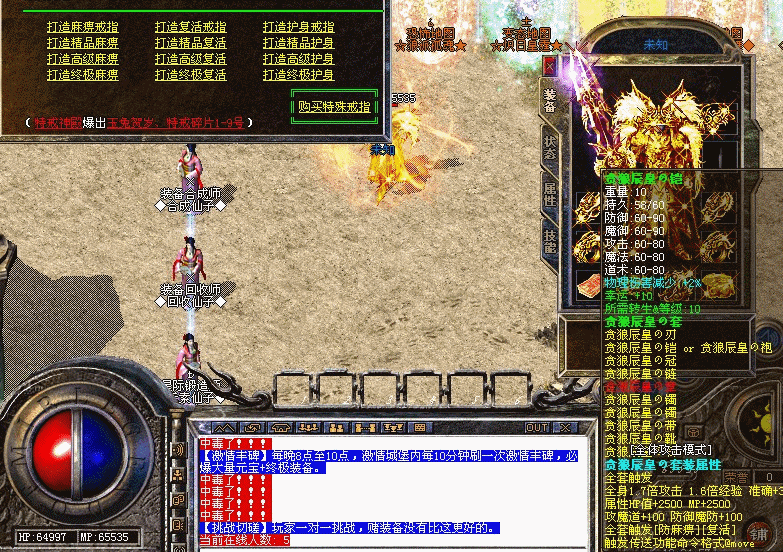Image resolution: width=783 pixels, height=552 pixels.
Task: Click the OUT button above chat
Action: pos(539,427)
